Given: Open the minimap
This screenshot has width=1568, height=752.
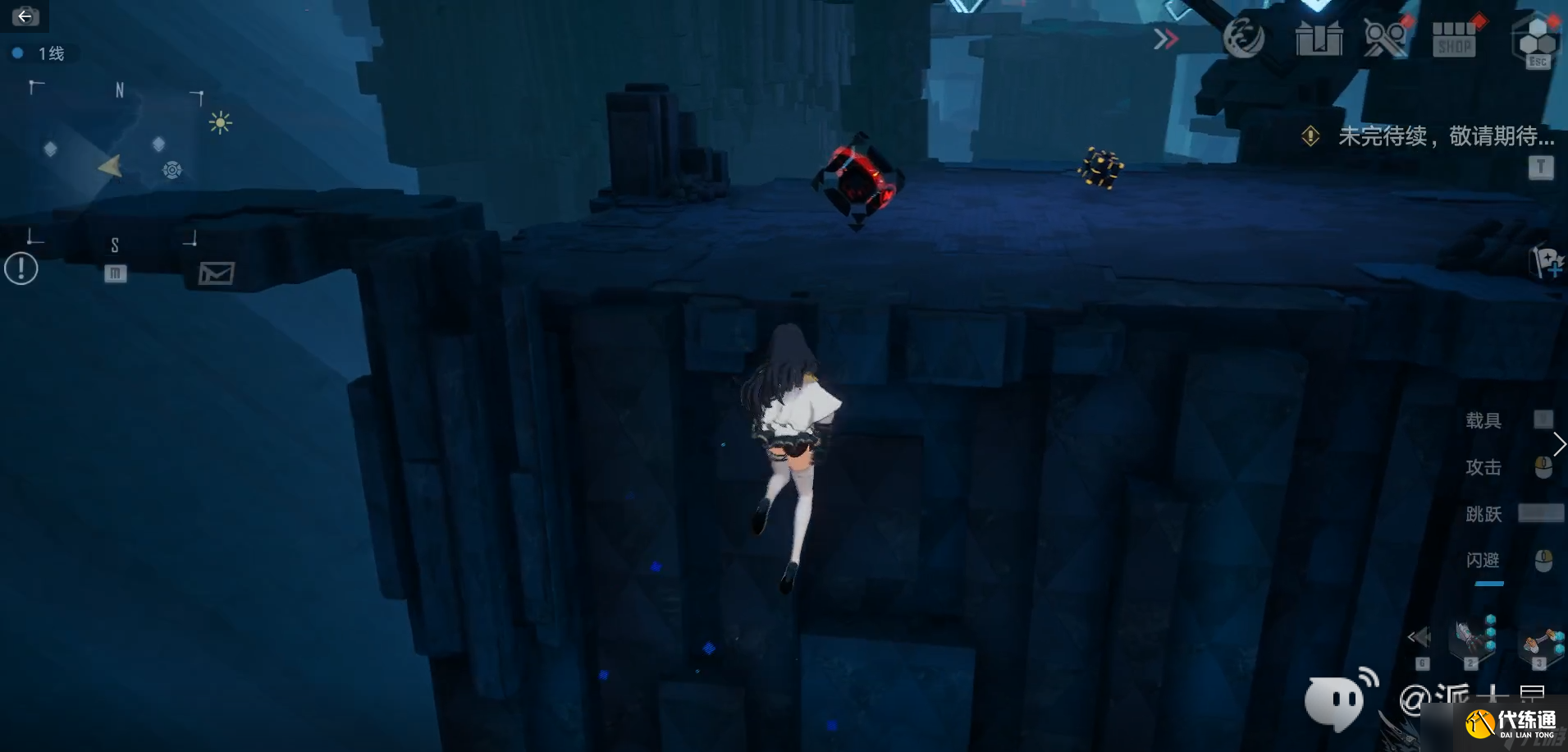Looking at the screenshot, I should (x=115, y=166).
